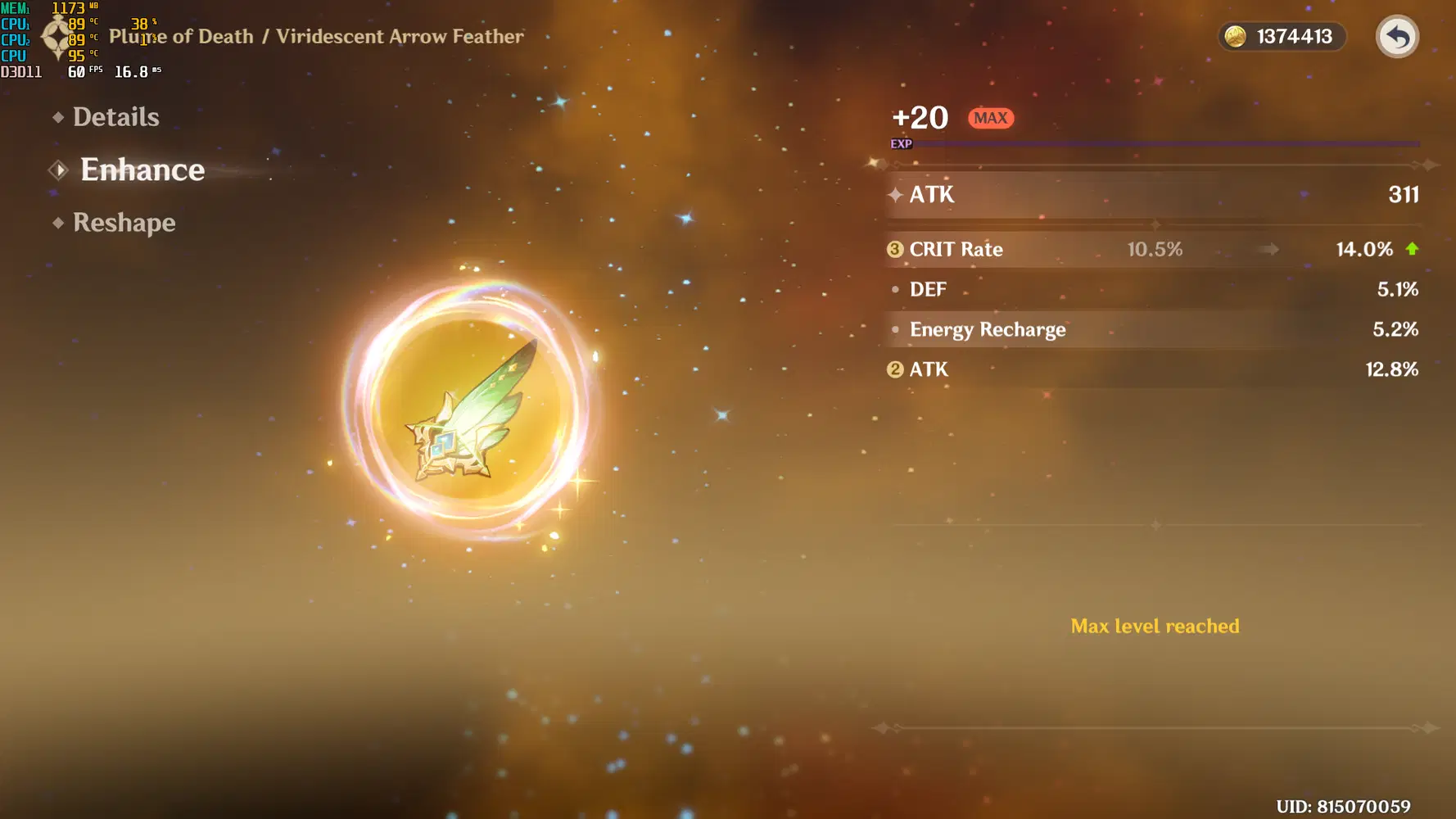Click the green upgrade arrow next to CRIT Rate

[x=1410, y=250]
